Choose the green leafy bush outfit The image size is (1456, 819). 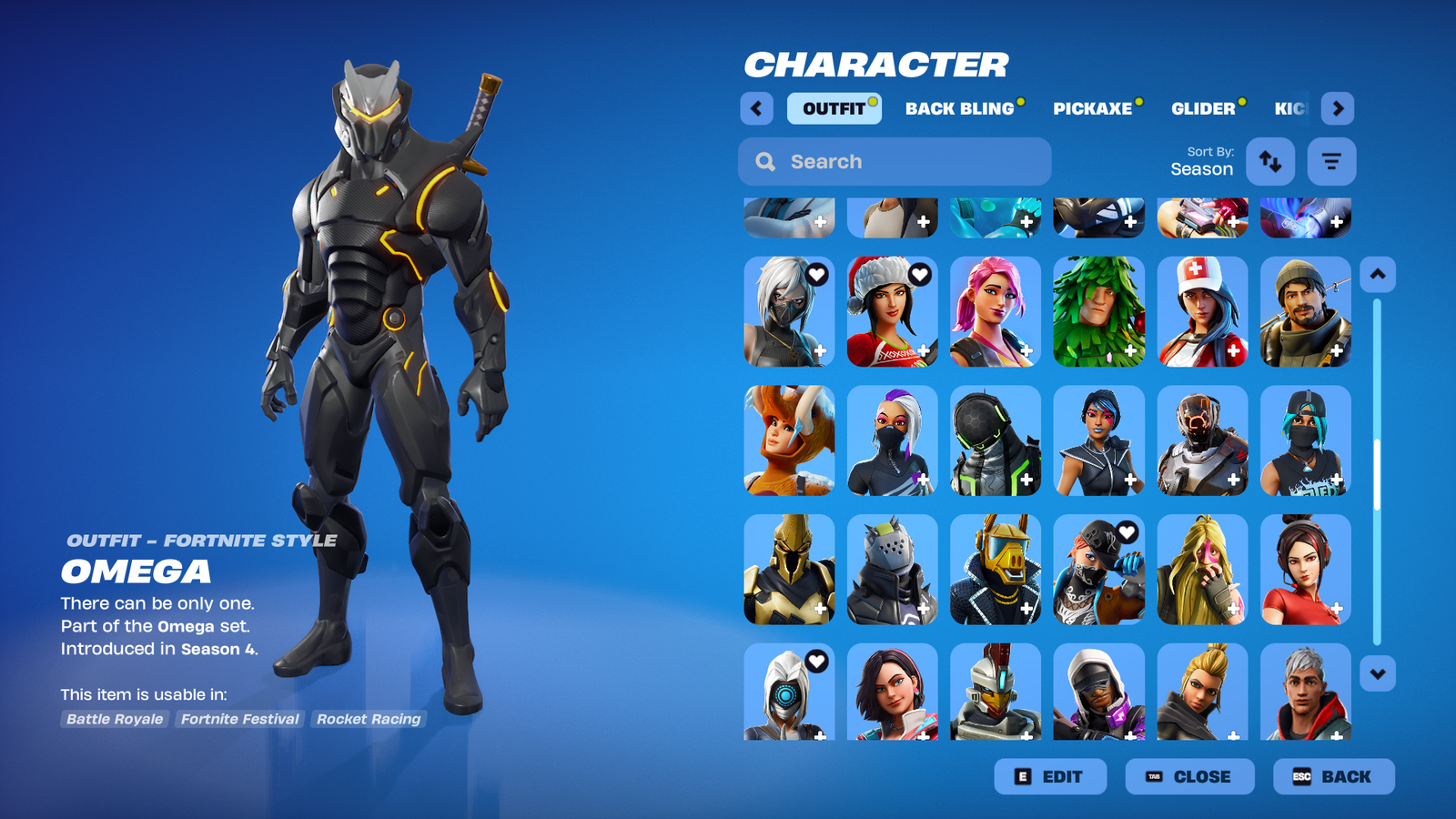point(1098,311)
